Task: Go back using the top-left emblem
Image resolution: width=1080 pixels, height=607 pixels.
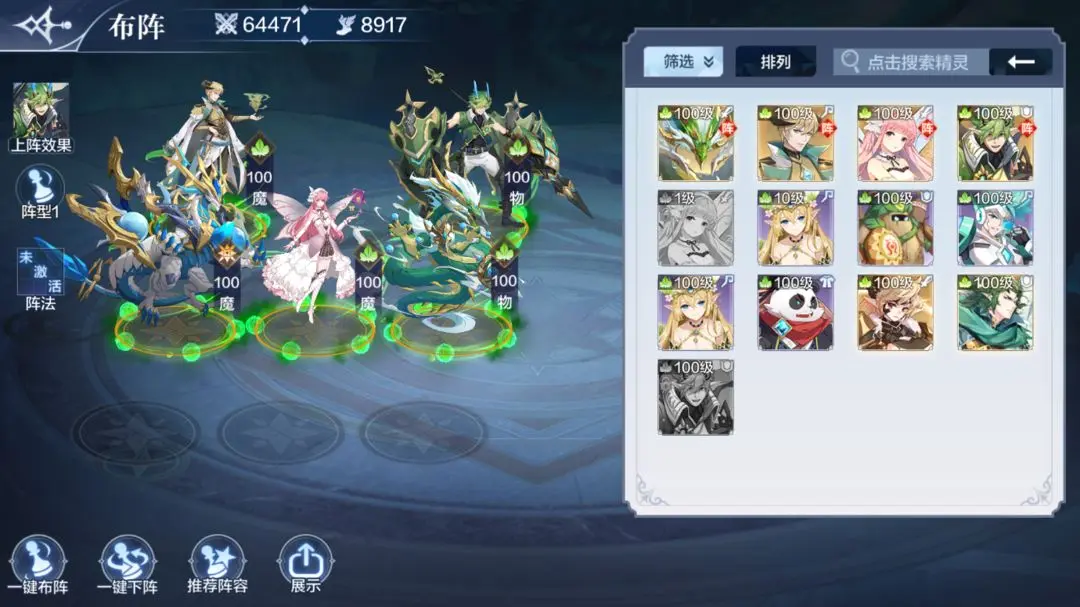Action: (x=42, y=25)
